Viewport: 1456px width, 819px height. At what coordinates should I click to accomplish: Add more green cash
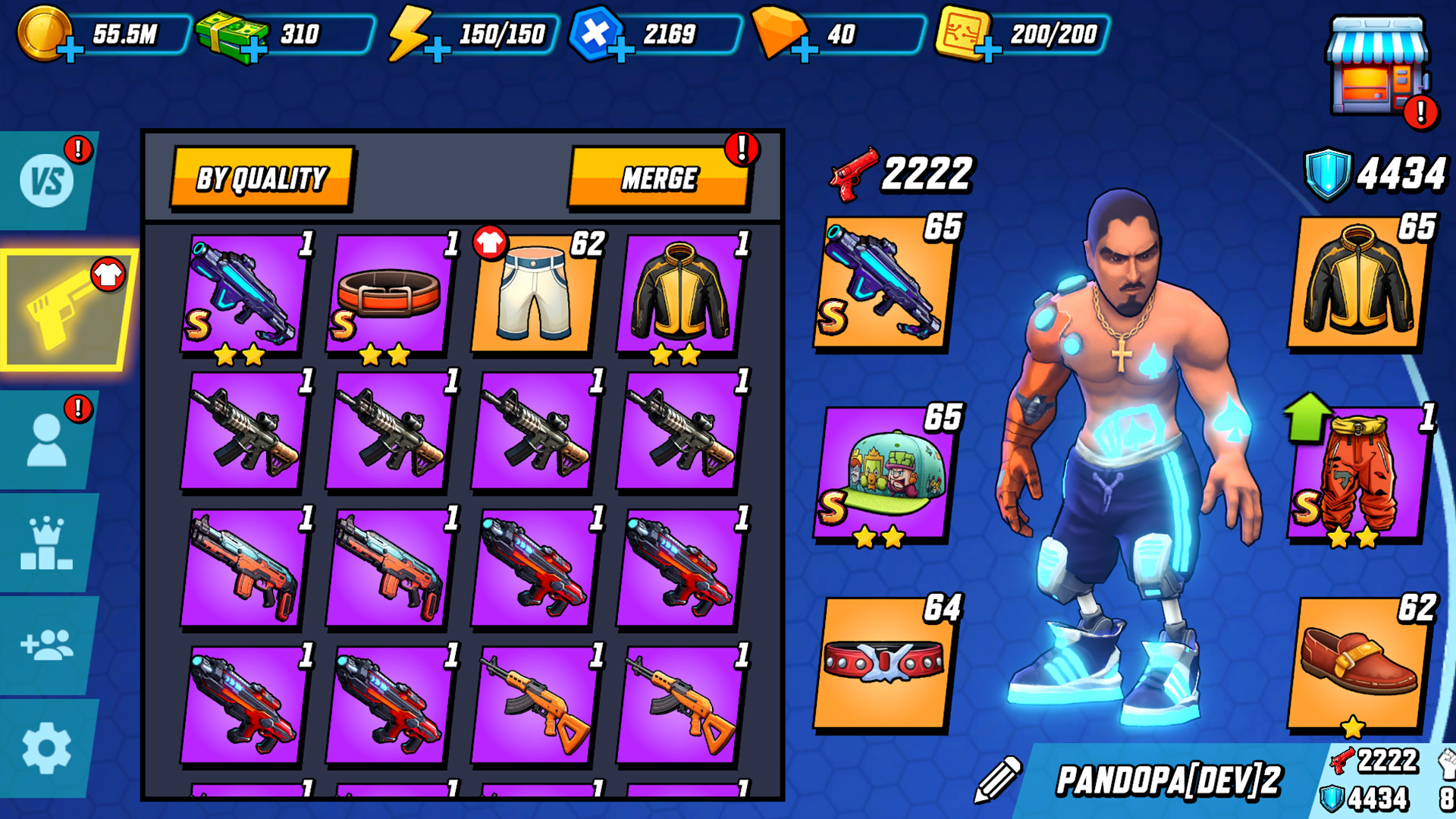[254, 51]
